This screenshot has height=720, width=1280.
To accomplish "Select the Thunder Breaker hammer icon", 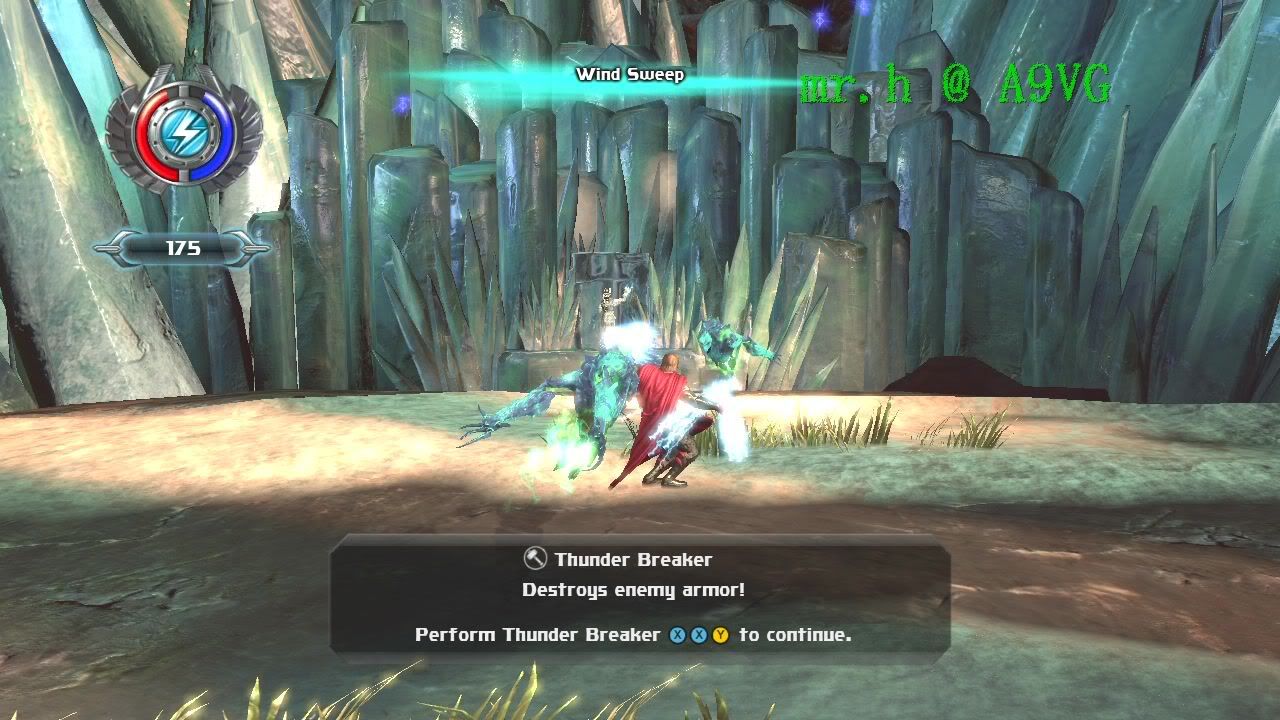I will coord(536,559).
